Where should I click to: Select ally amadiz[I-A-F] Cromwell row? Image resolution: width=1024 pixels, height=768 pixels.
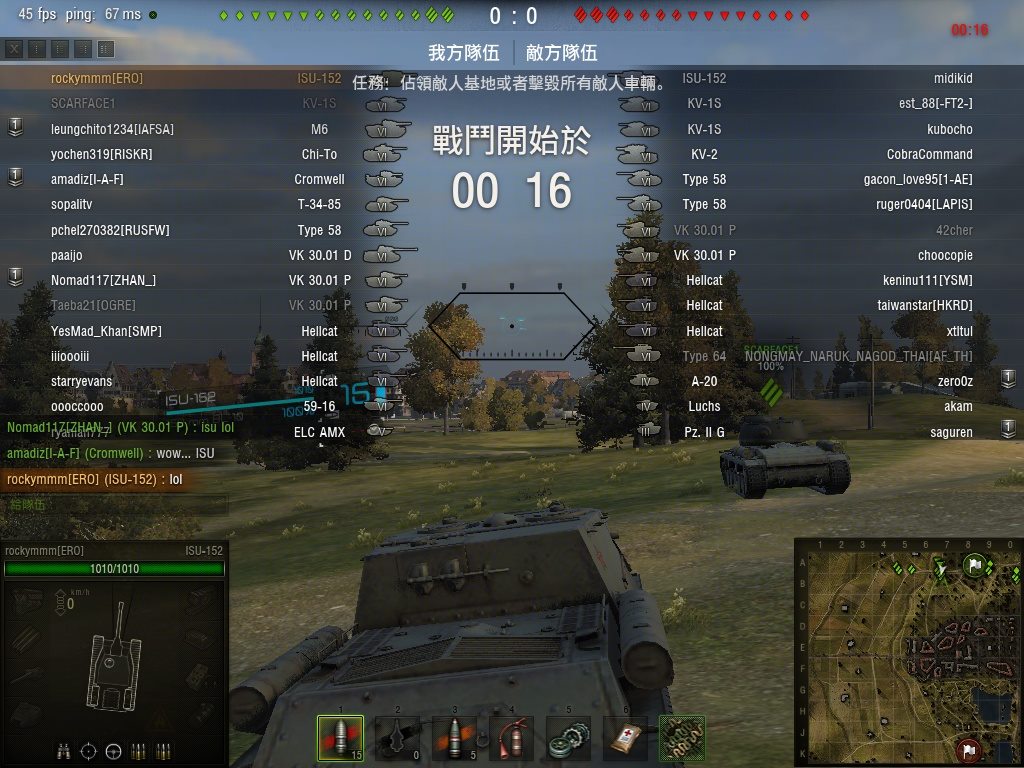click(87, 179)
